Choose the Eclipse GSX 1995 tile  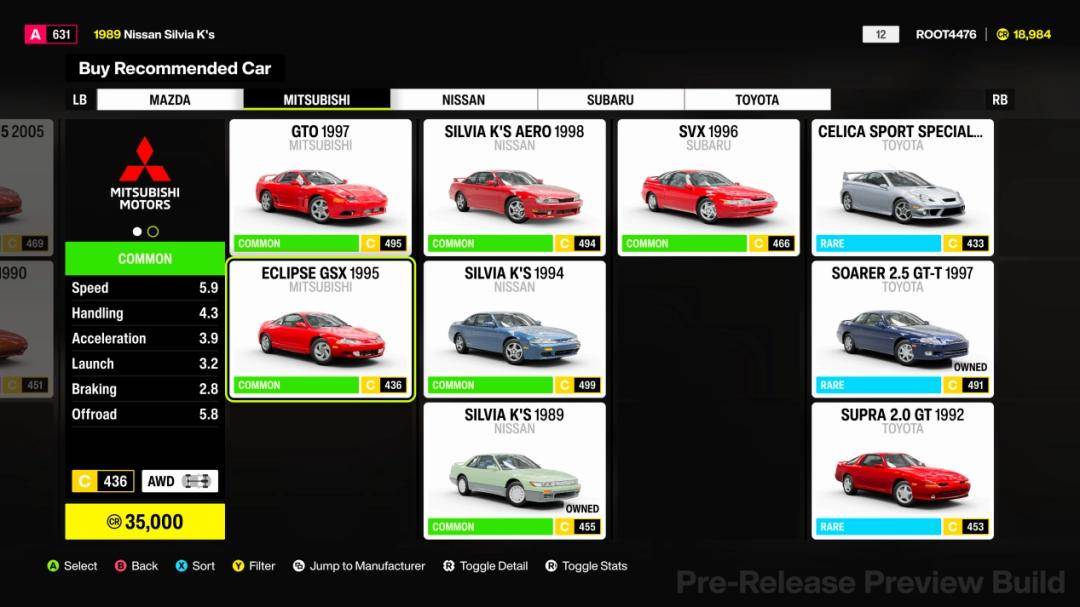(320, 329)
